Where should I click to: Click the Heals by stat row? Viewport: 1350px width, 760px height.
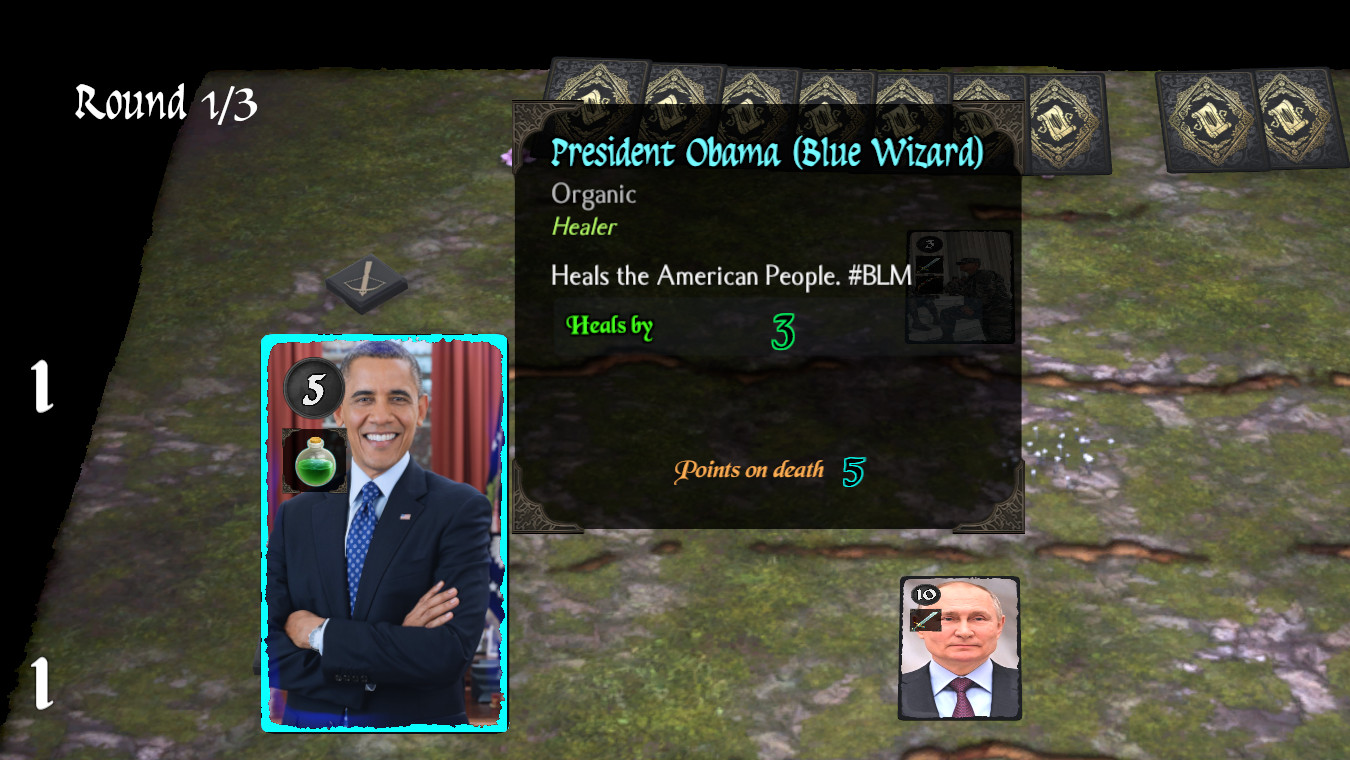coord(610,326)
